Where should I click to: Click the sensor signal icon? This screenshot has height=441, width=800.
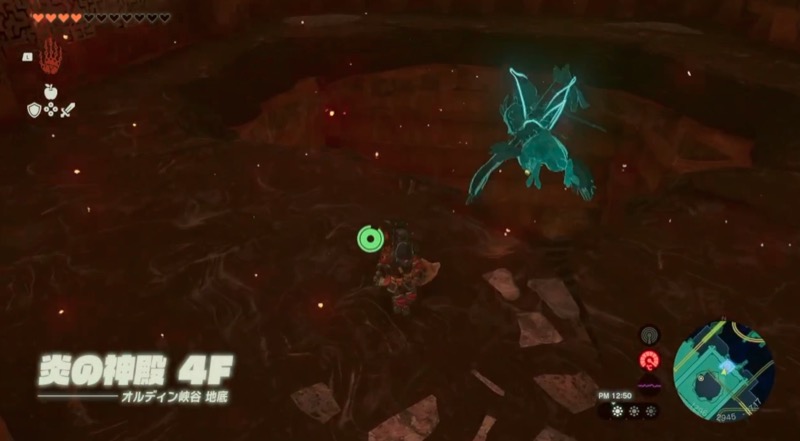(650, 336)
